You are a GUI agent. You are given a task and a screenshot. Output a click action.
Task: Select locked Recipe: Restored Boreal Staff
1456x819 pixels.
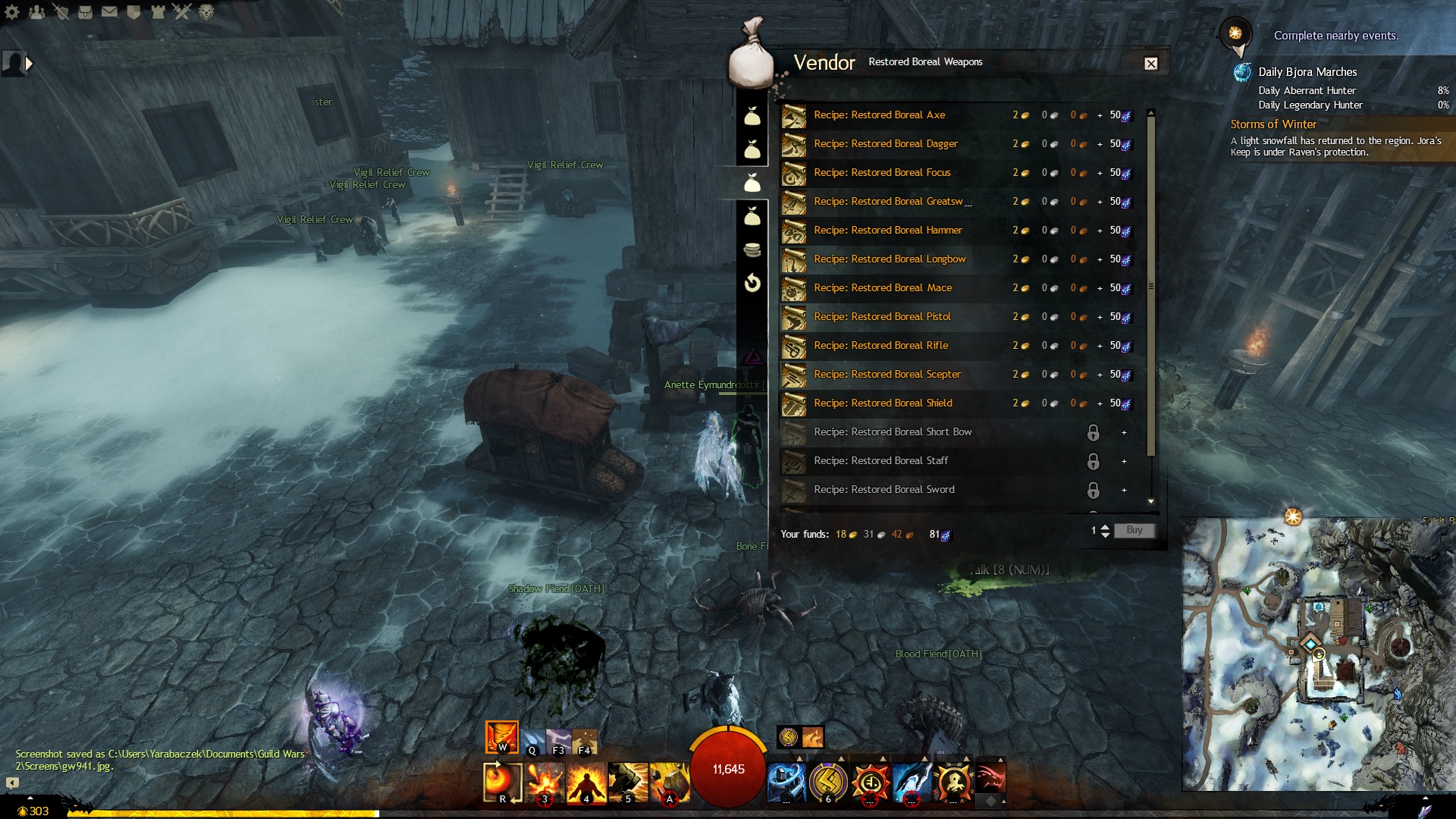[880, 461]
